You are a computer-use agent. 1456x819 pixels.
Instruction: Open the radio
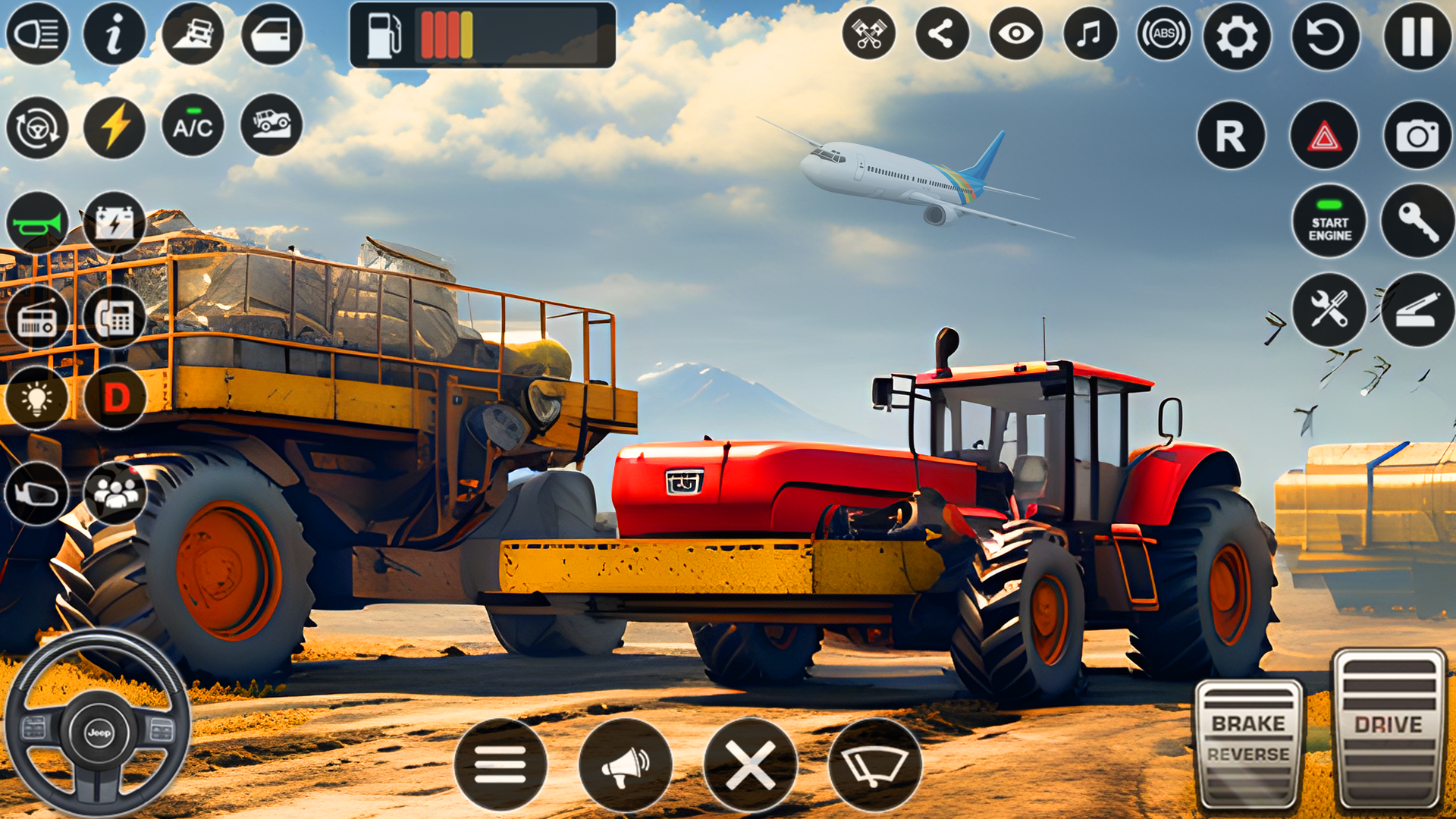[36, 317]
